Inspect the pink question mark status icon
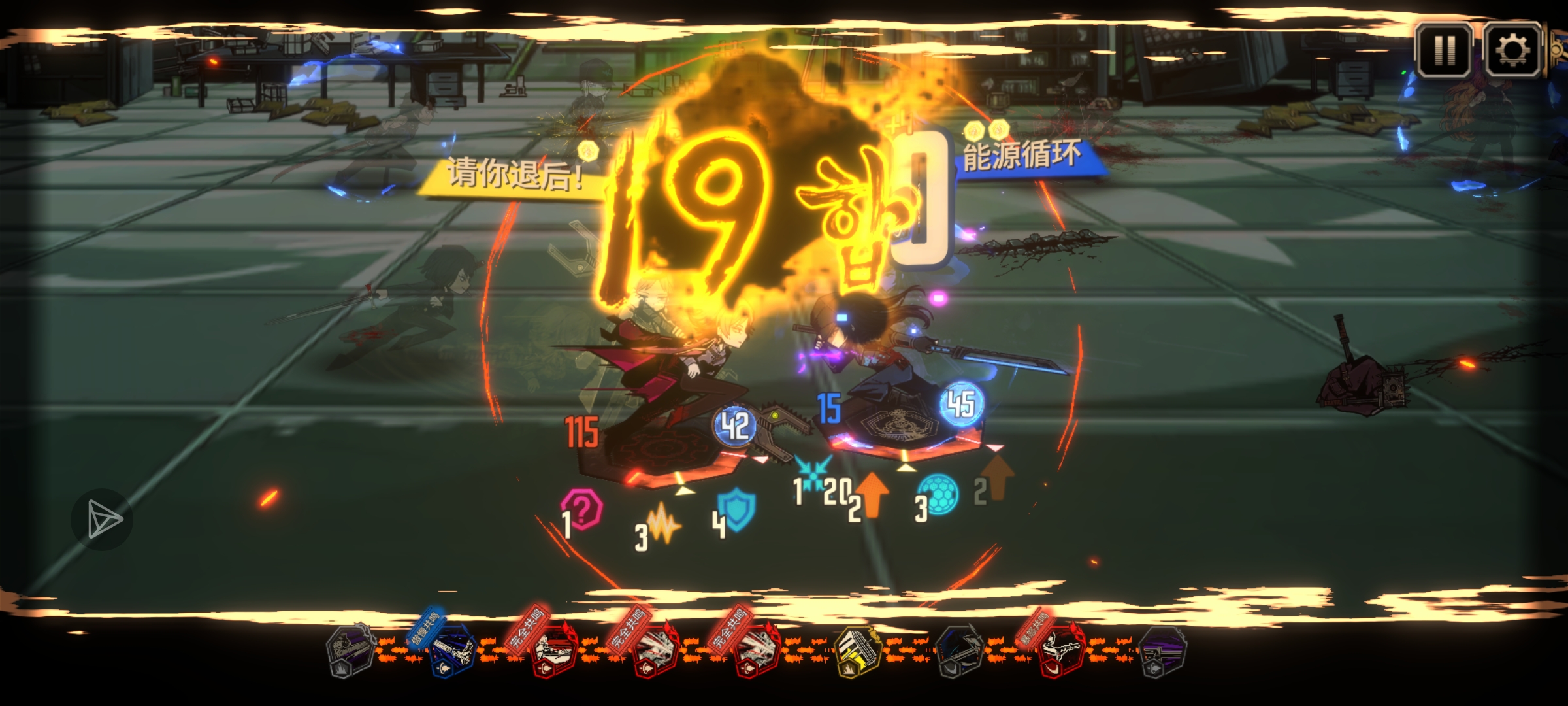1568x706 pixels. (583, 509)
